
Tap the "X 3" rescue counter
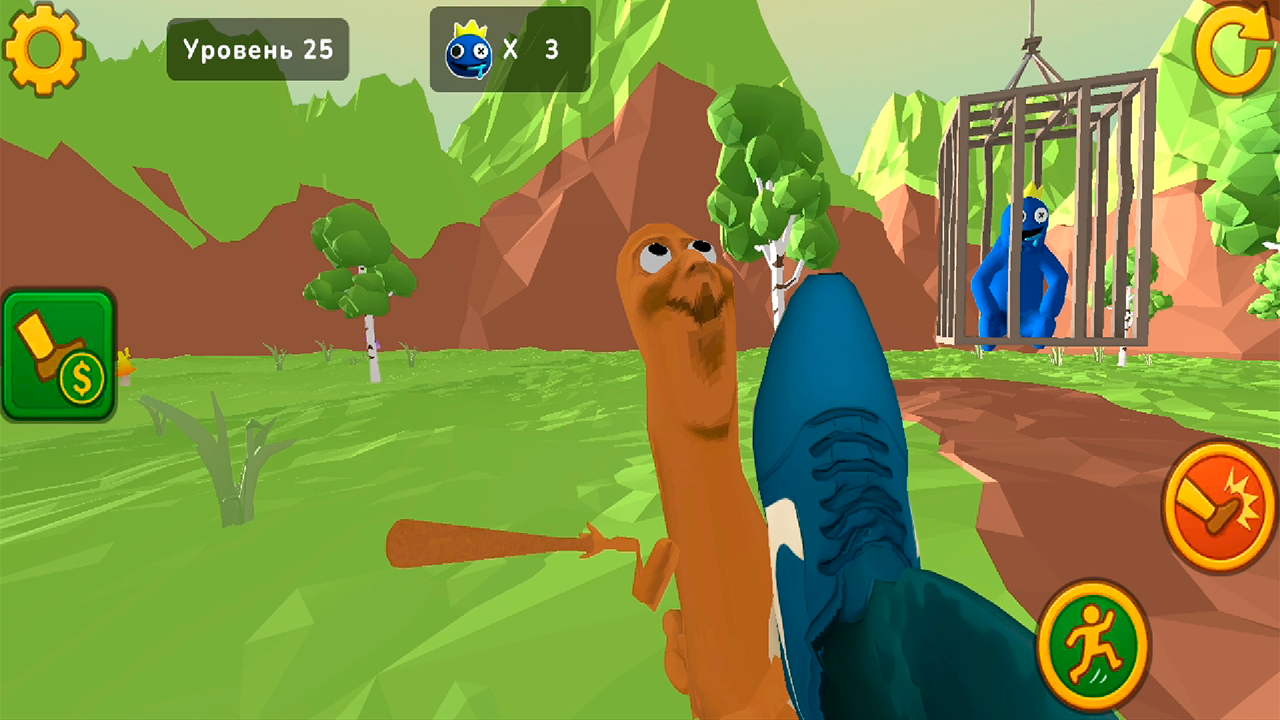coord(531,48)
